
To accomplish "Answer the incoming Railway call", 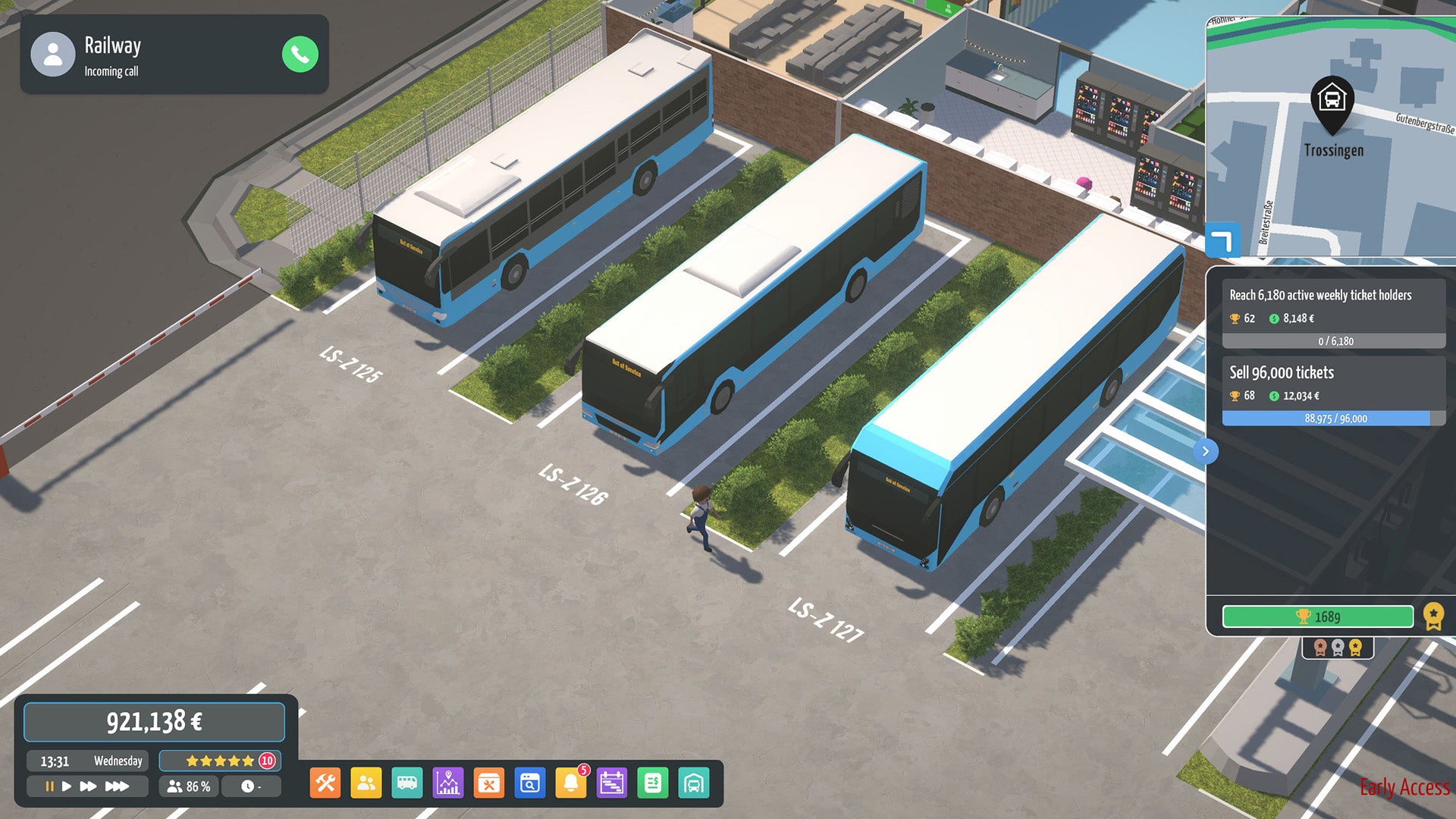I will [x=299, y=54].
